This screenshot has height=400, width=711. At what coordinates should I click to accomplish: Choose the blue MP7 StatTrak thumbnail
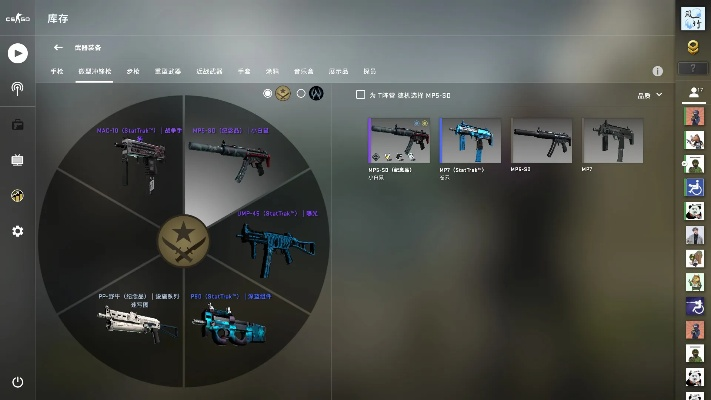(470, 141)
